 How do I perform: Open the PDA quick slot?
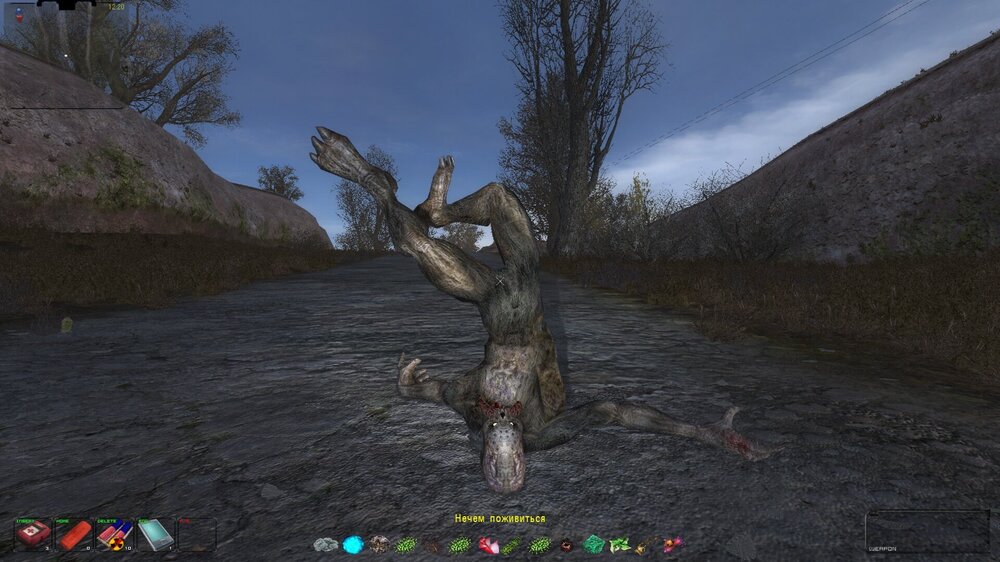(155, 534)
